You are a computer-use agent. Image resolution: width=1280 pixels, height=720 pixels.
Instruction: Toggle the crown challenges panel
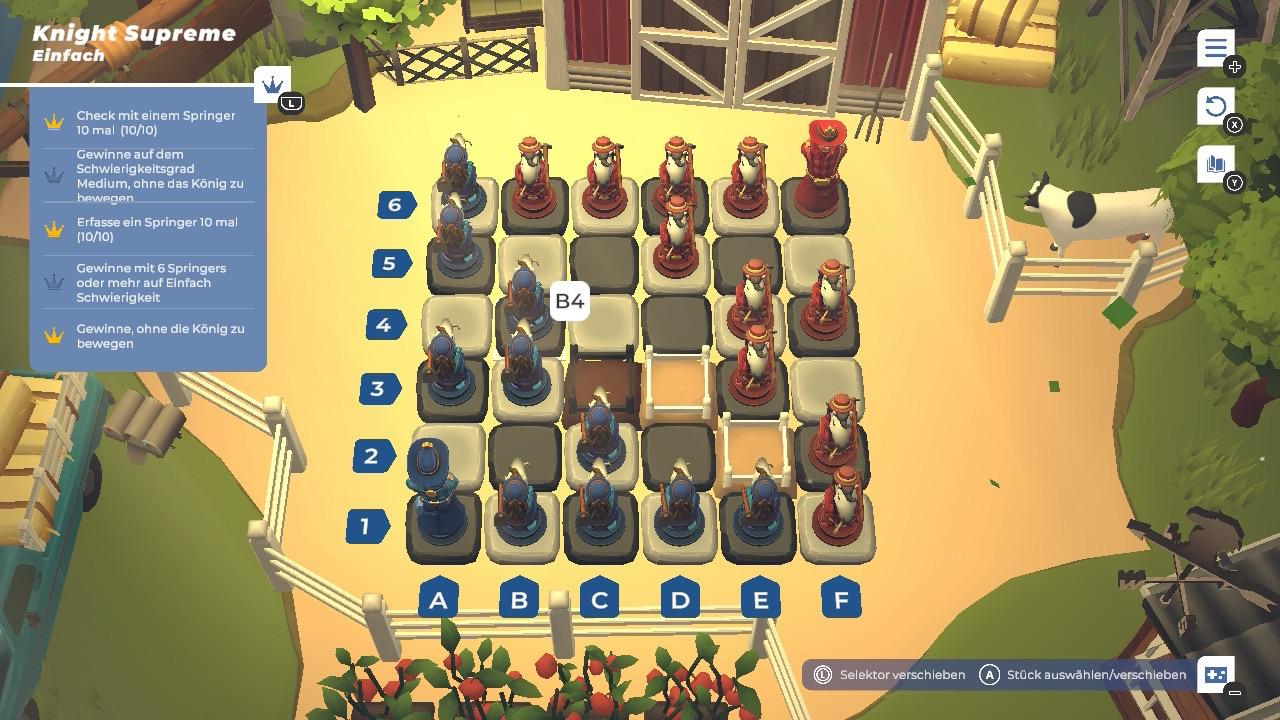(x=272, y=86)
